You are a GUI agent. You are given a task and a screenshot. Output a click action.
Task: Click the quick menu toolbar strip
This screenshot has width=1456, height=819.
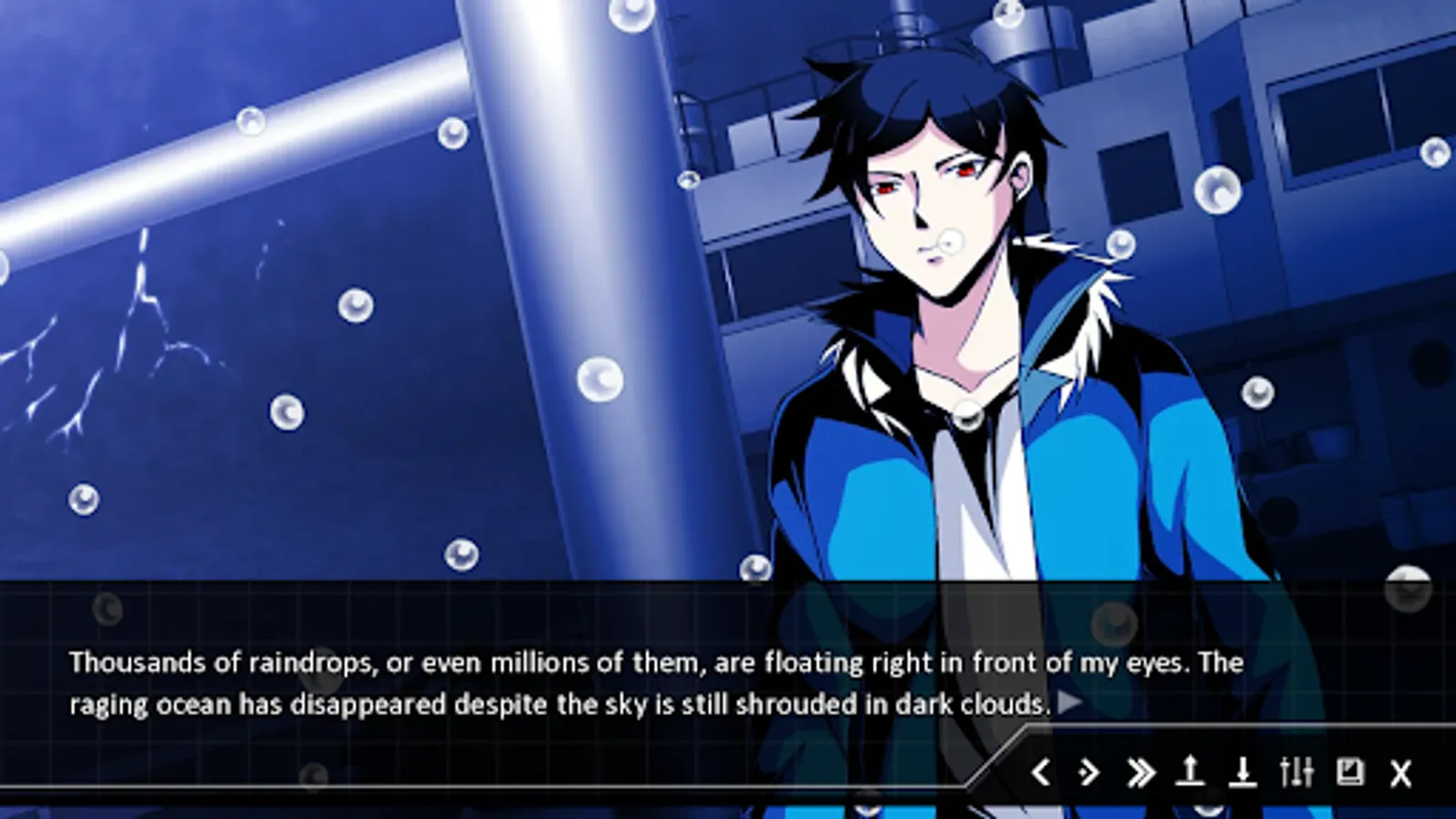[x=1219, y=774]
